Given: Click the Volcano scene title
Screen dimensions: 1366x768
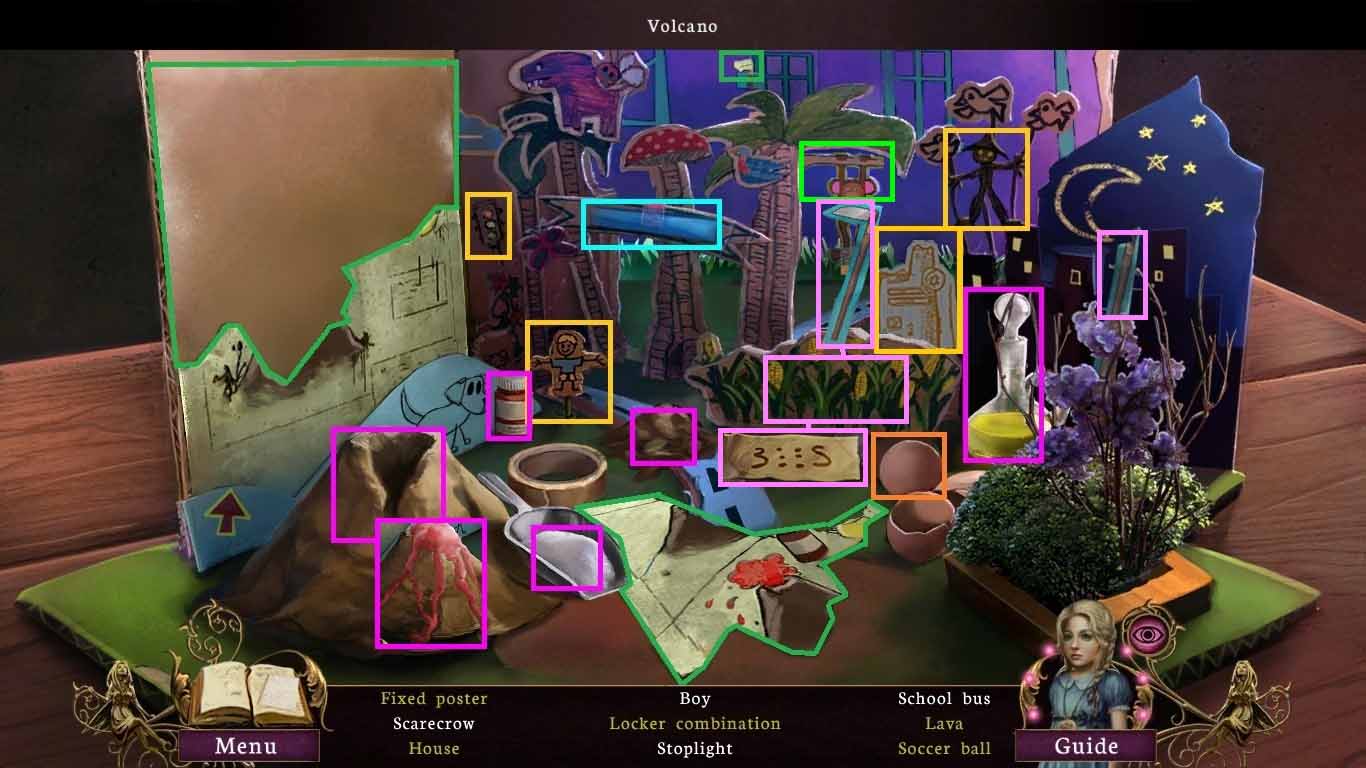Looking at the screenshot, I should tap(683, 26).
